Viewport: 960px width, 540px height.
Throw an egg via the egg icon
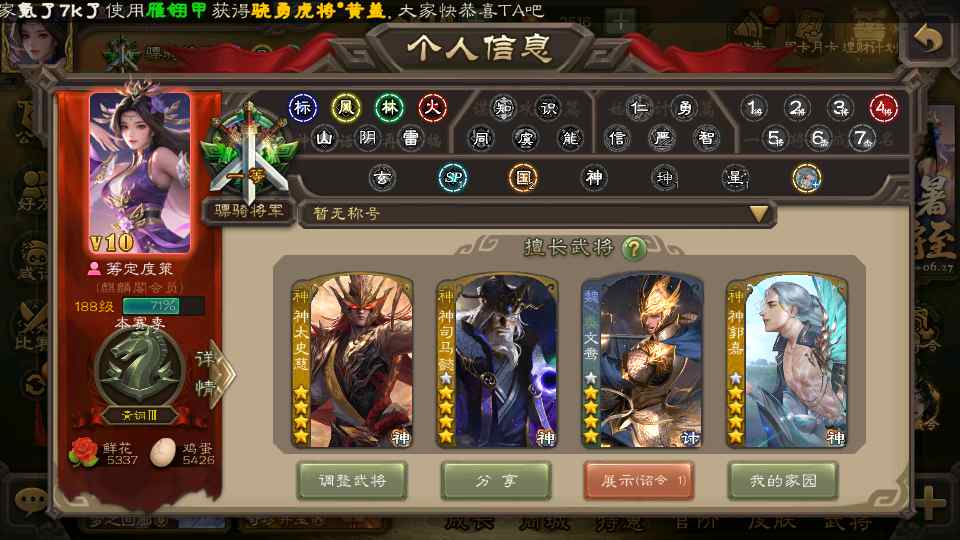[162, 452]
